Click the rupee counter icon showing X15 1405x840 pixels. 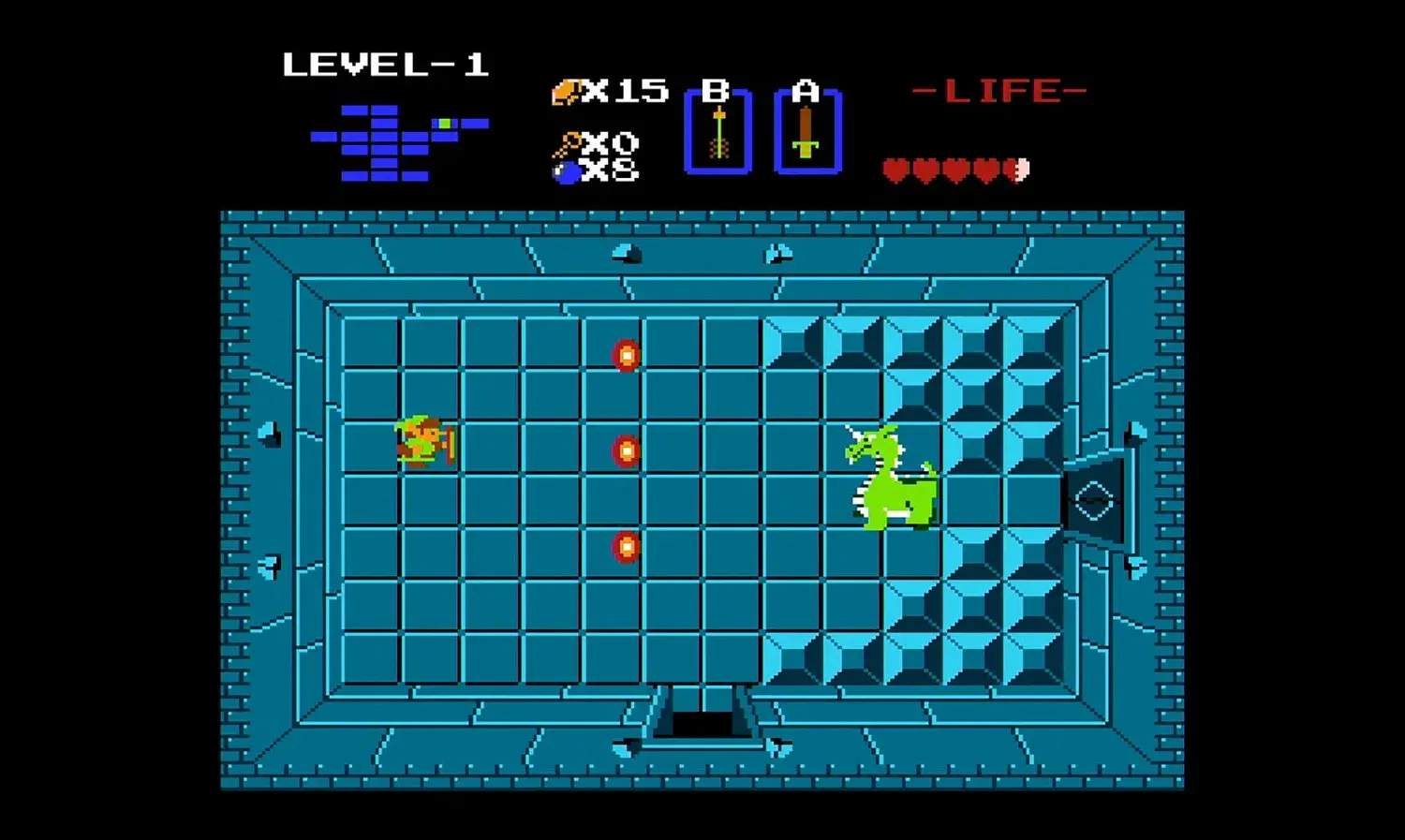click(566, 91)
